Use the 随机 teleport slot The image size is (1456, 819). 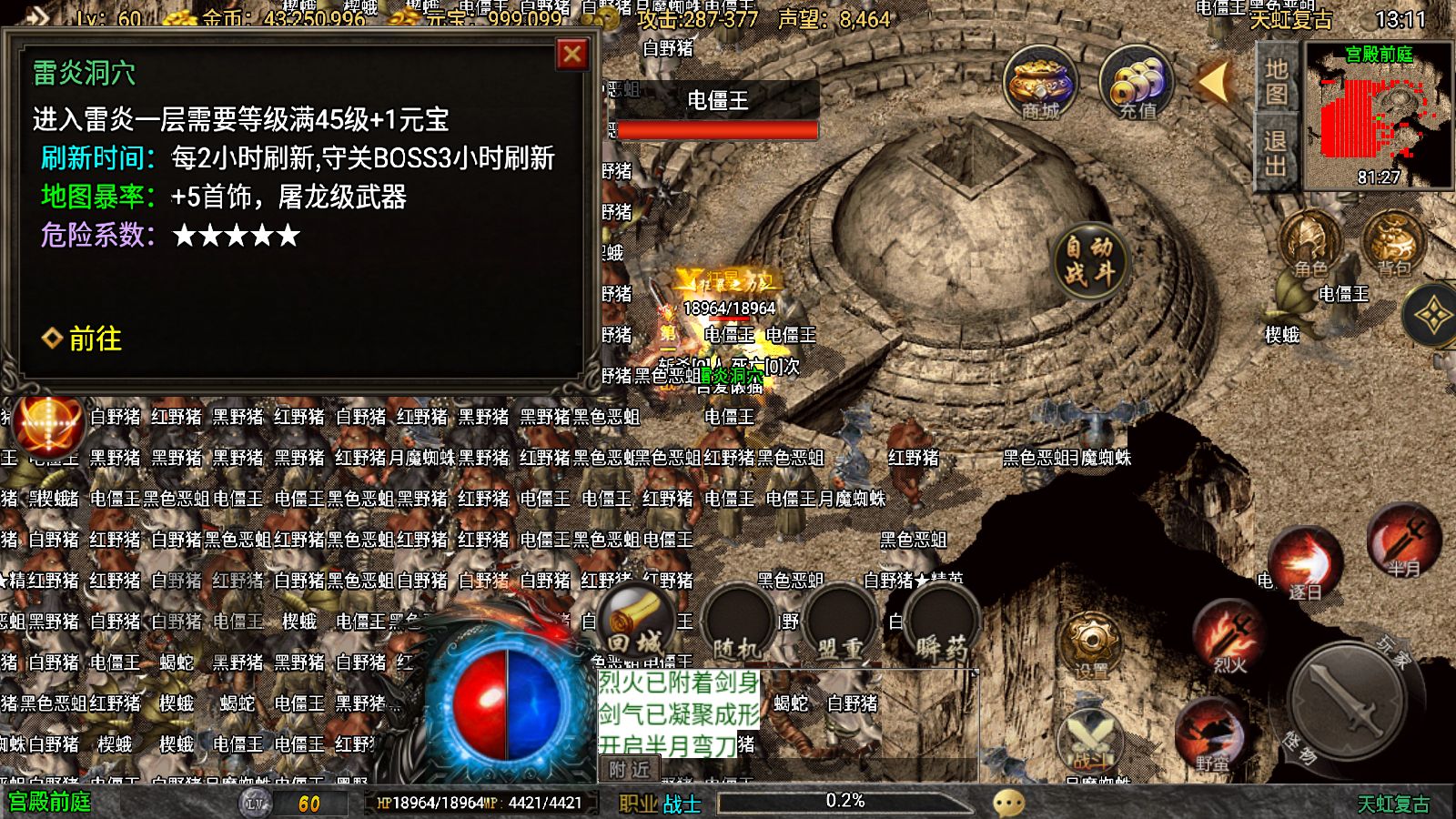[x=738, y=628]
